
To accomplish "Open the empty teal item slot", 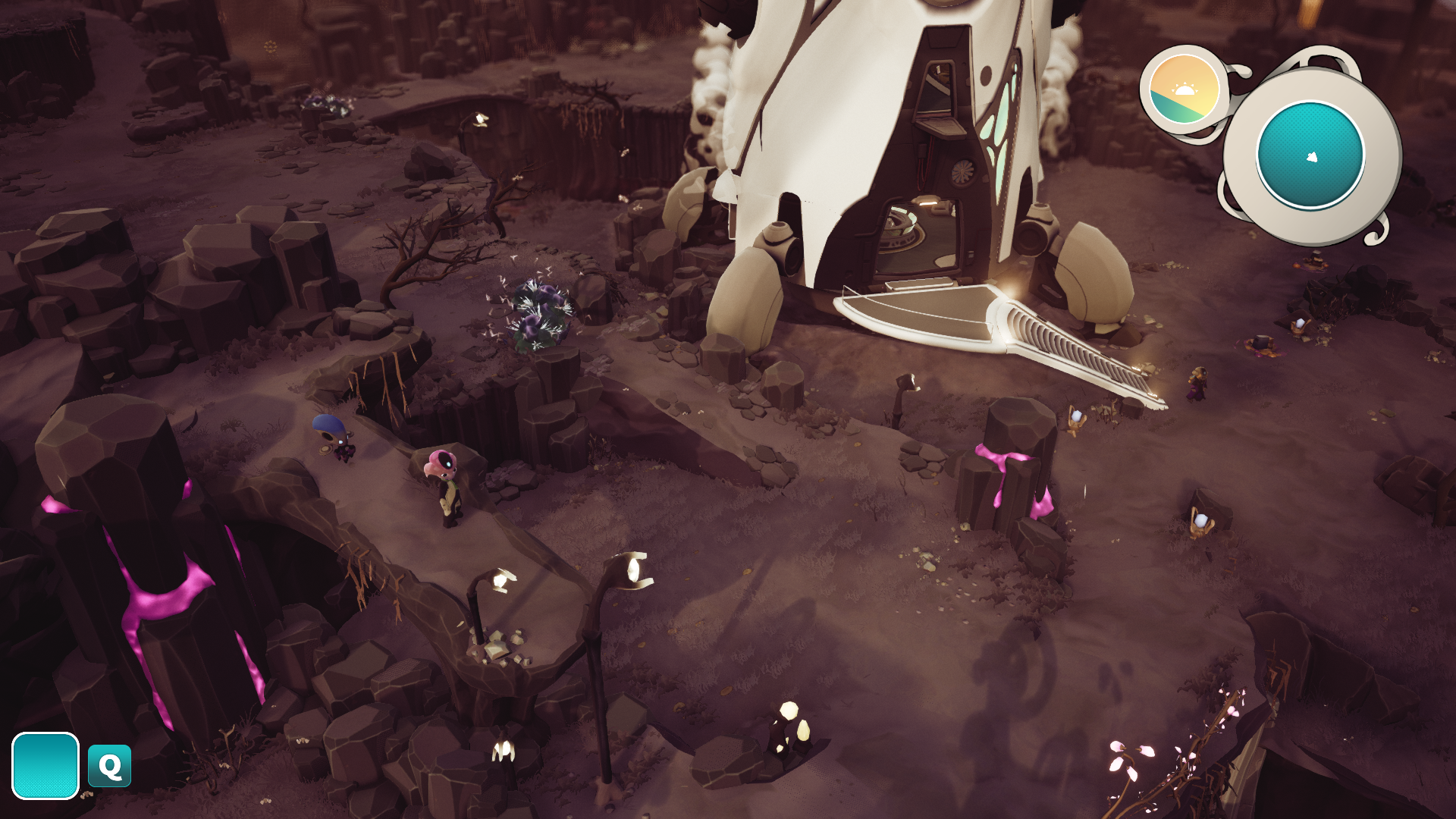I will pyautogui.click(x=45, y=765).
